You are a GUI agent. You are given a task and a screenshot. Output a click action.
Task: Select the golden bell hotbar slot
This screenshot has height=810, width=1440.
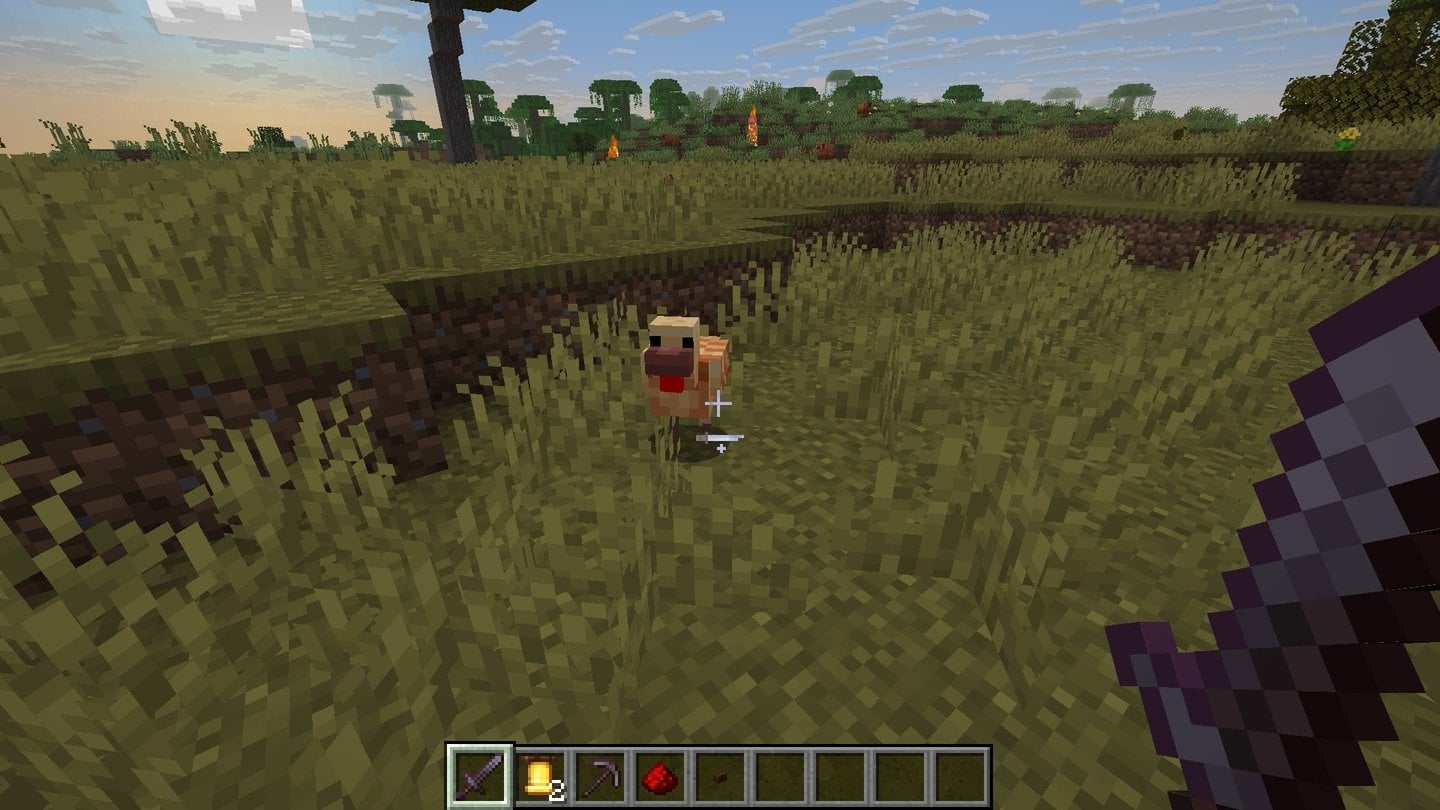click(540, 775)
